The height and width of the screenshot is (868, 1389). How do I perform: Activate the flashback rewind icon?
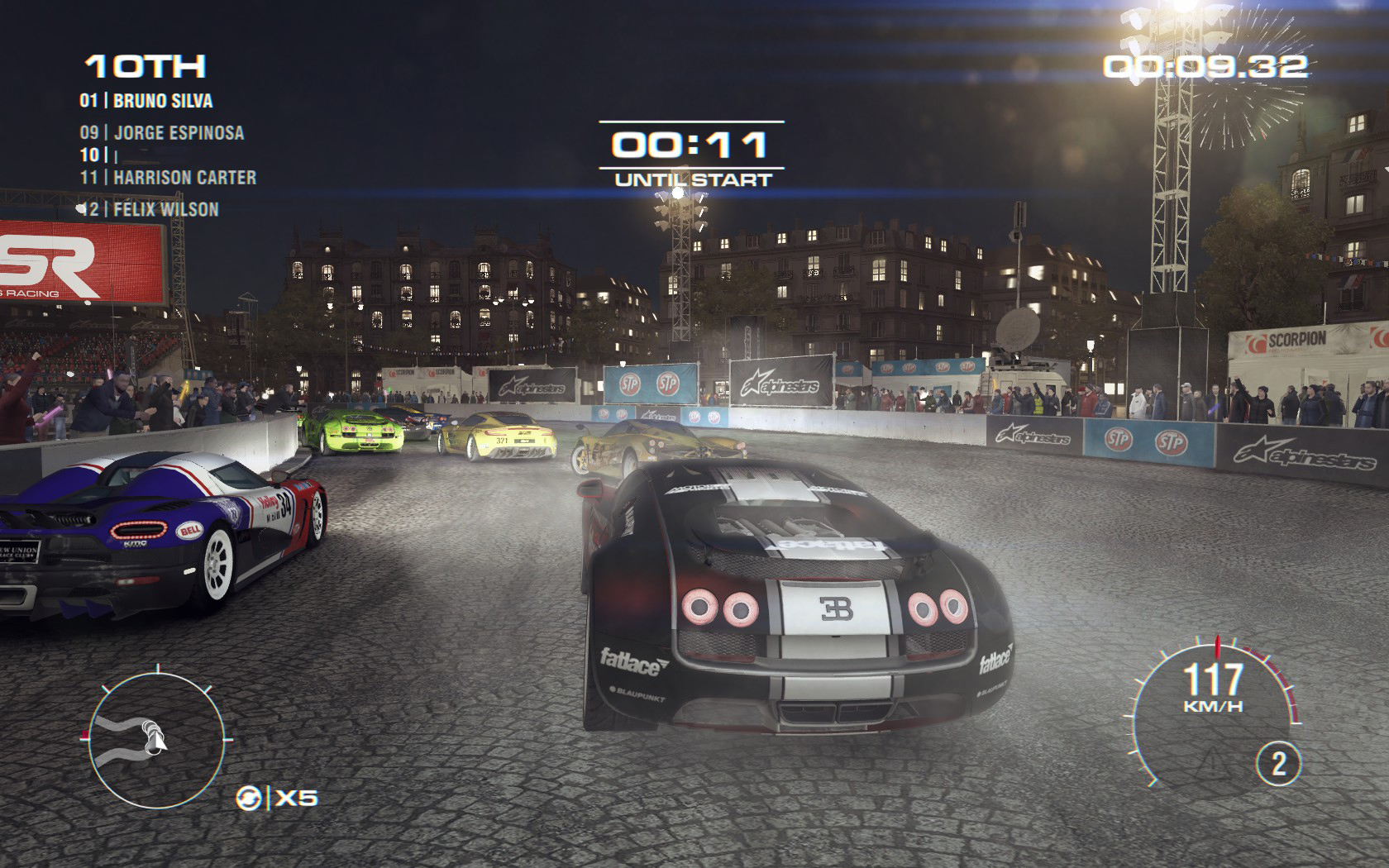tap(249, 799)
